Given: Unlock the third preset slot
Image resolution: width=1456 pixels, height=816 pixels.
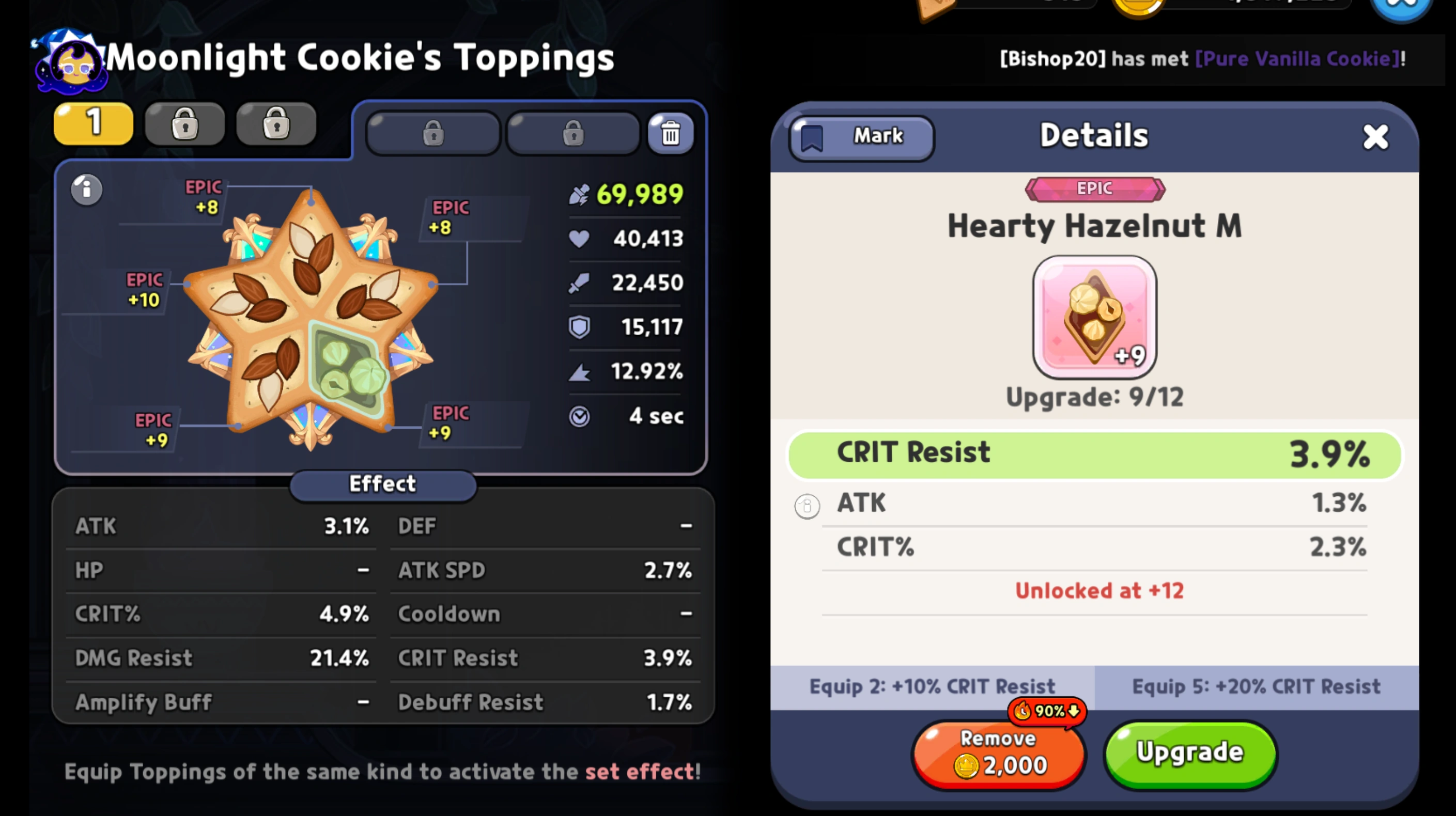Looking at the screenshot, I should click(276, 123).
